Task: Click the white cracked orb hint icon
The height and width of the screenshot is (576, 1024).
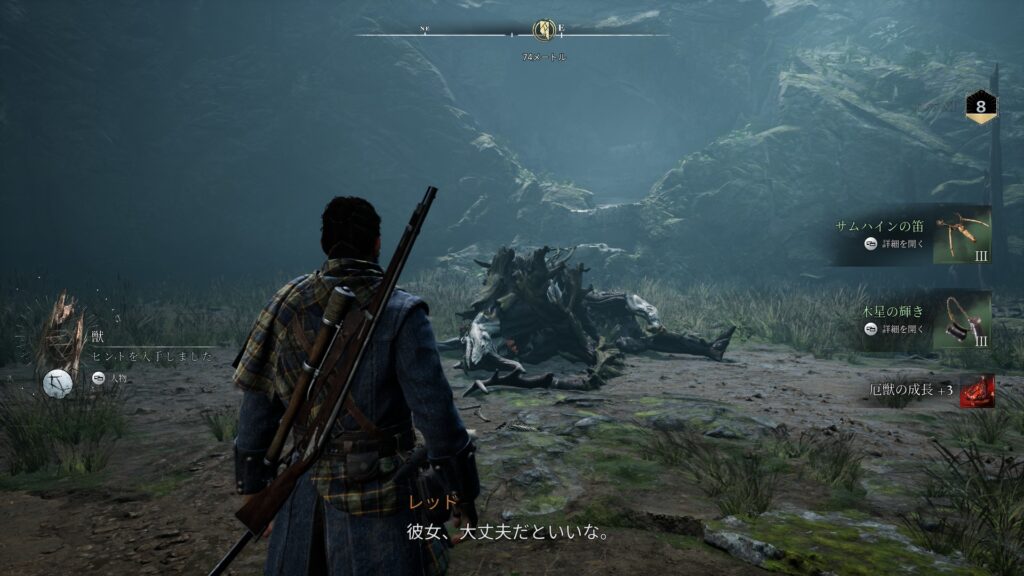Action: point(58,383)
